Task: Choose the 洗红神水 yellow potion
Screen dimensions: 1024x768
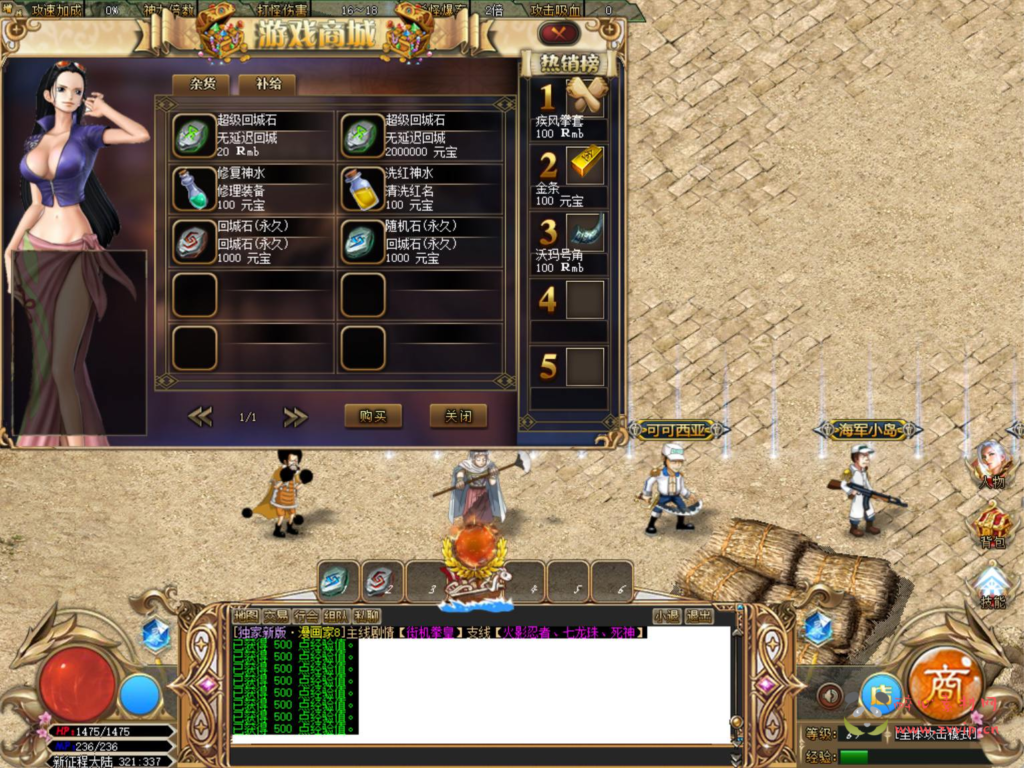Action: point(363,189)
